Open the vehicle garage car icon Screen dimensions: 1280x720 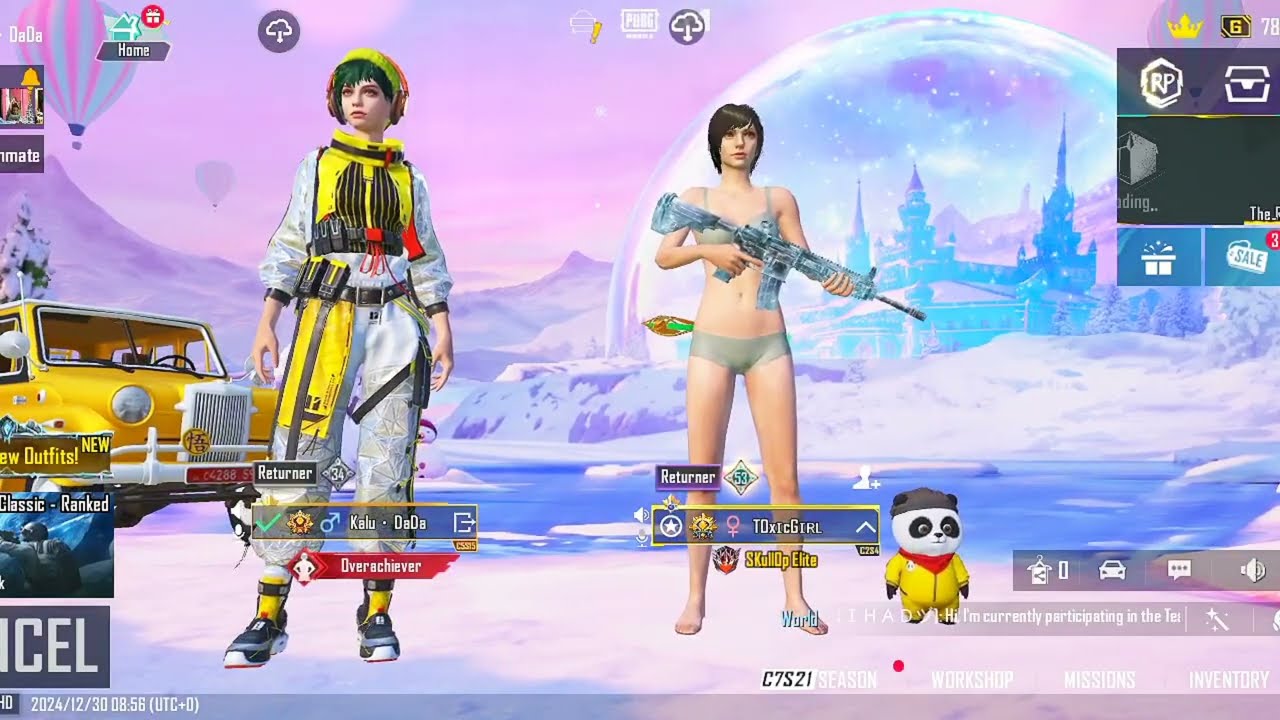point(1112,570)
